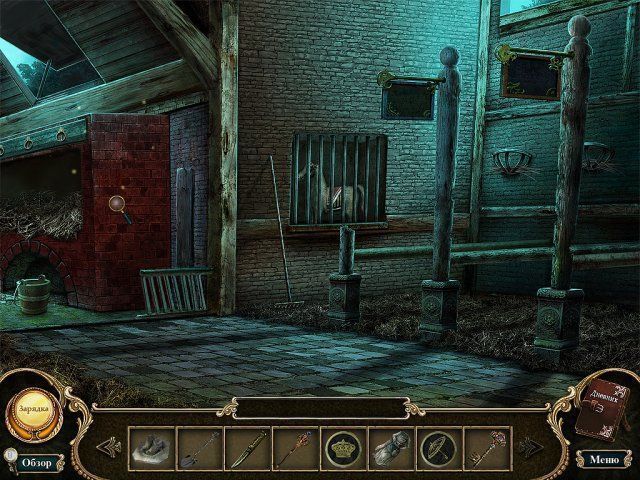640x480 pixels.
Task: Open the Меню button
Action: 604,460
